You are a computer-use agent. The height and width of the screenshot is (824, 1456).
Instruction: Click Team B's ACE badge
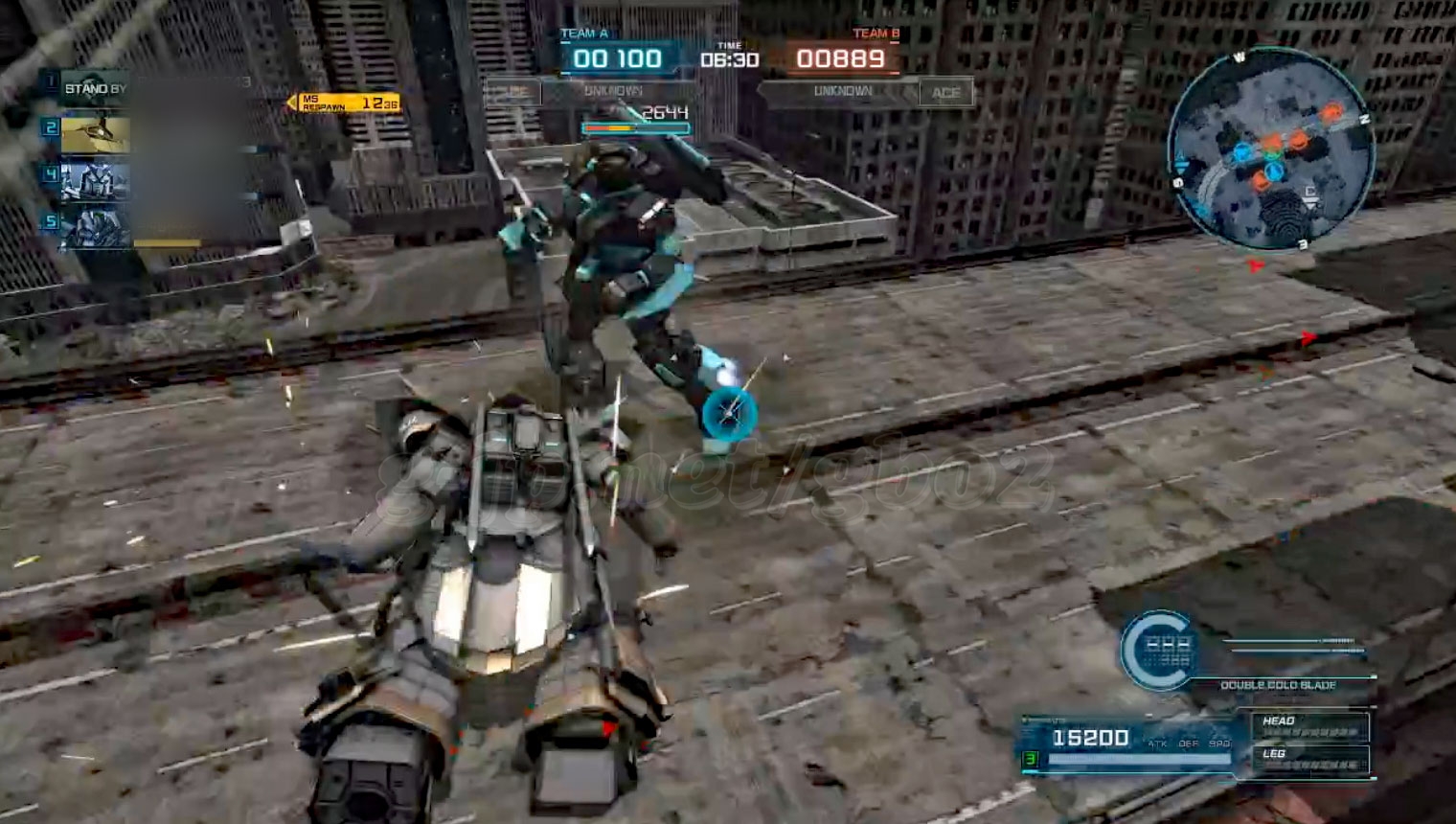945,92
